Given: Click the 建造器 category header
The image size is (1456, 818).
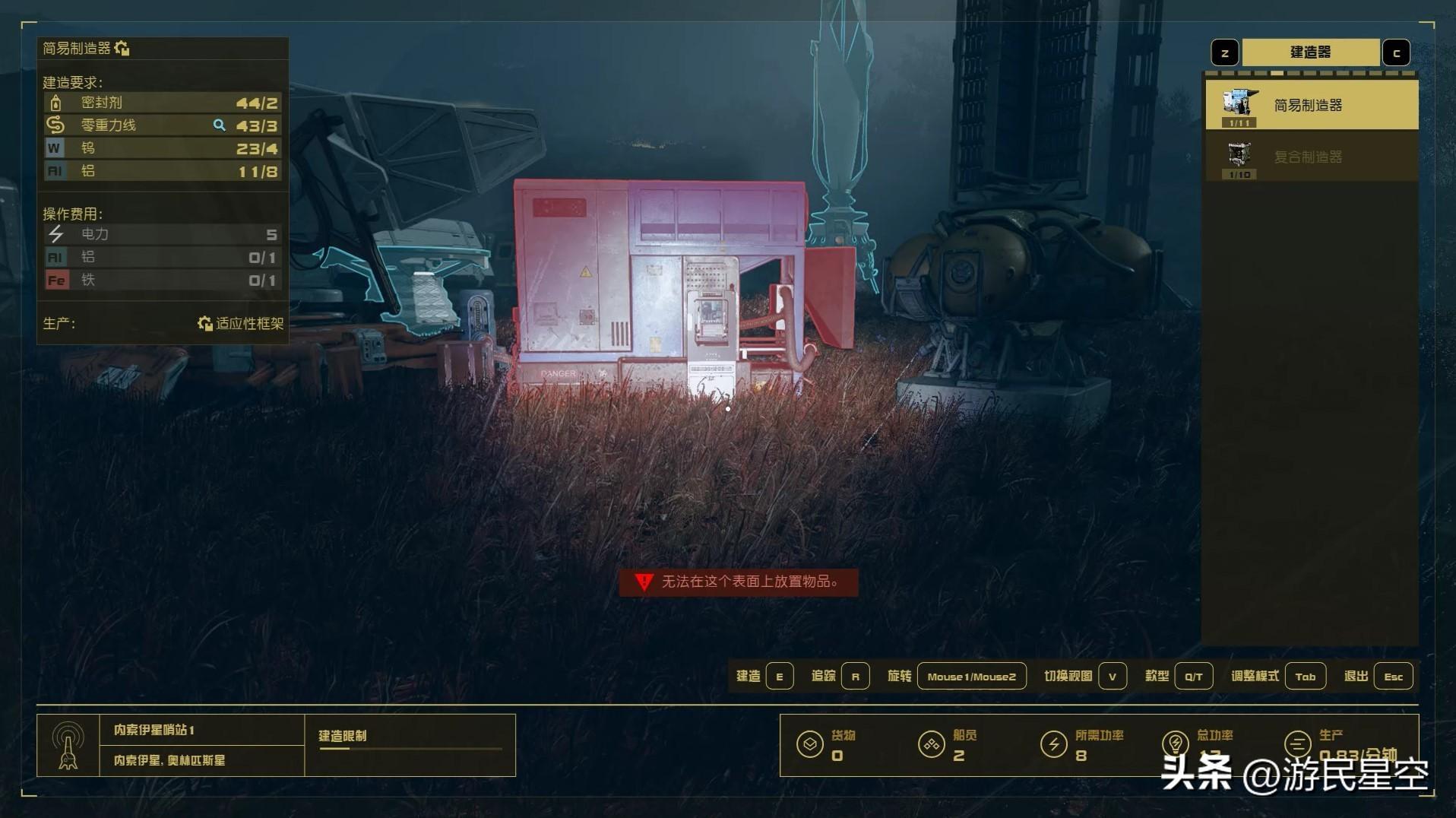Looking at the screenshot, I should click(1310, 52).
